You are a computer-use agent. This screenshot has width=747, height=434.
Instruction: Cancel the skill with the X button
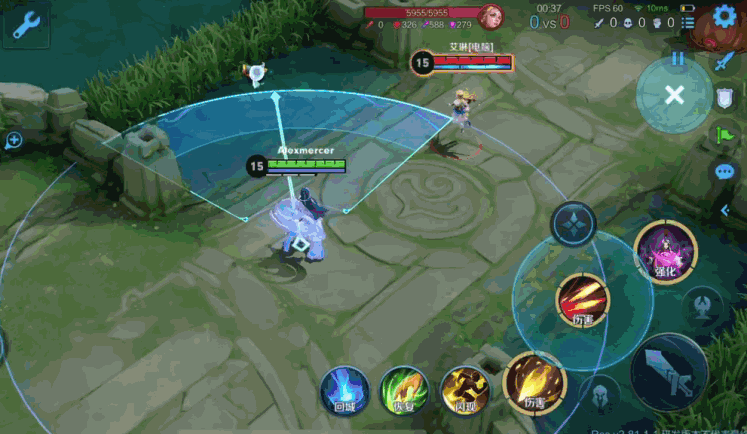pos(675,95)
